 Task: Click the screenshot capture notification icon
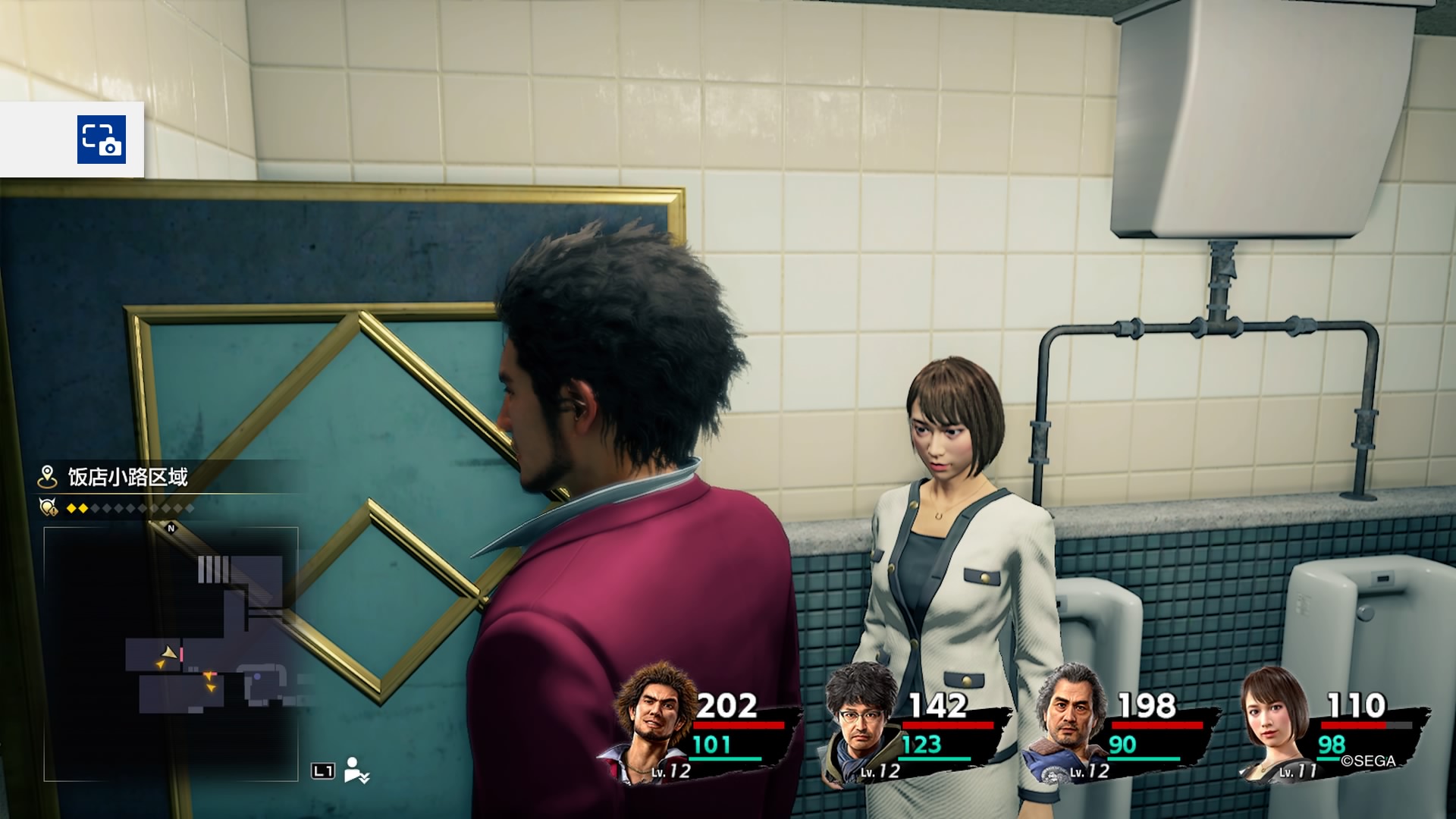tap(102, 140)
